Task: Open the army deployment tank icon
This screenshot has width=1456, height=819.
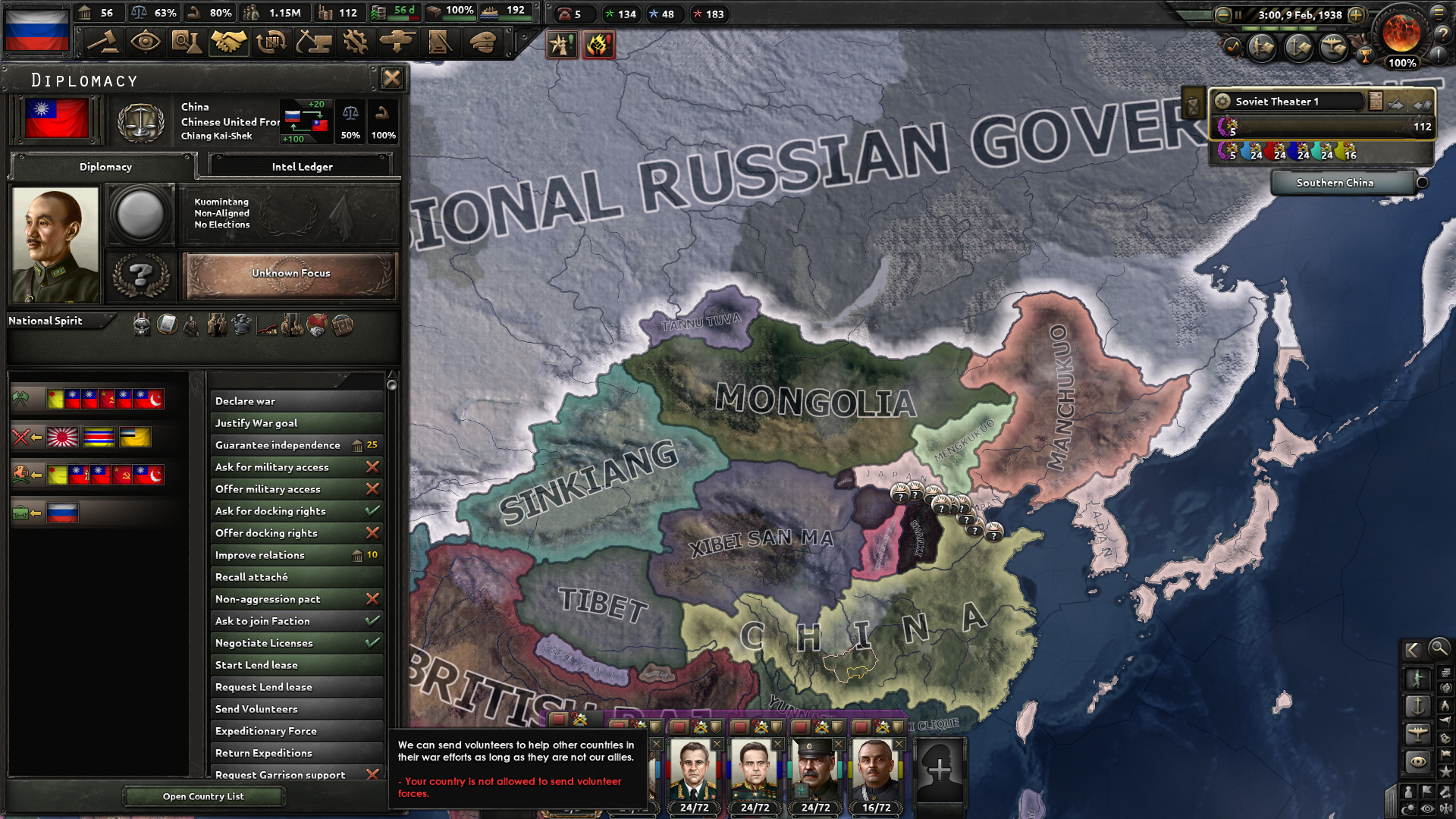Action: point(397,42)
